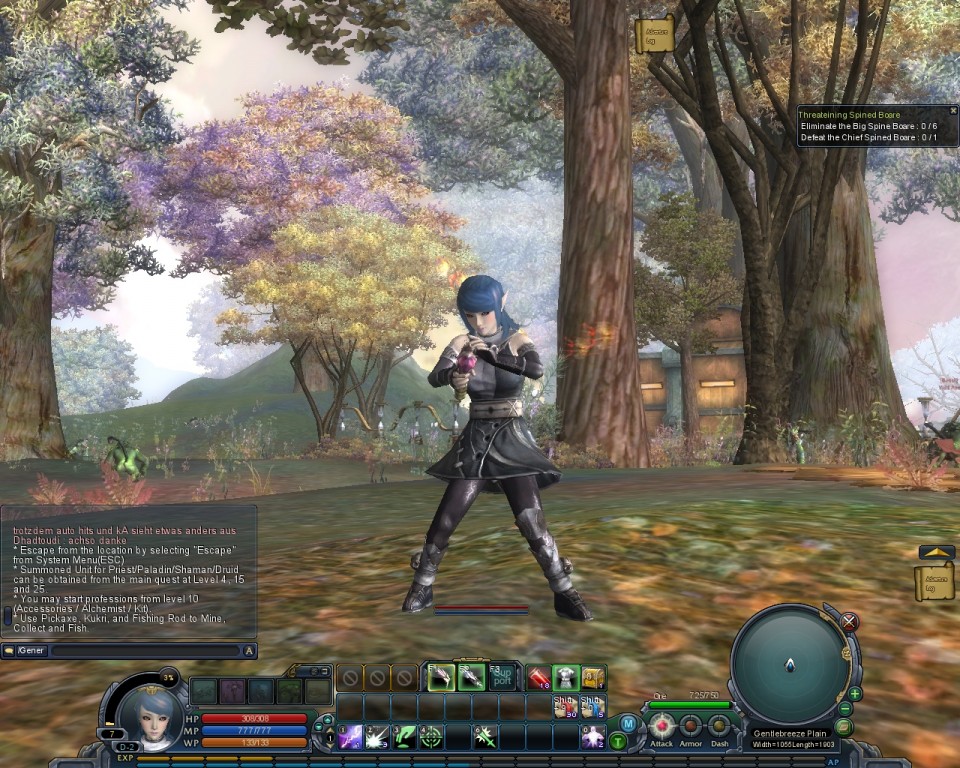Open the Adventure Log scroll near the top
The image size is (960, 768).
[654, 34]
